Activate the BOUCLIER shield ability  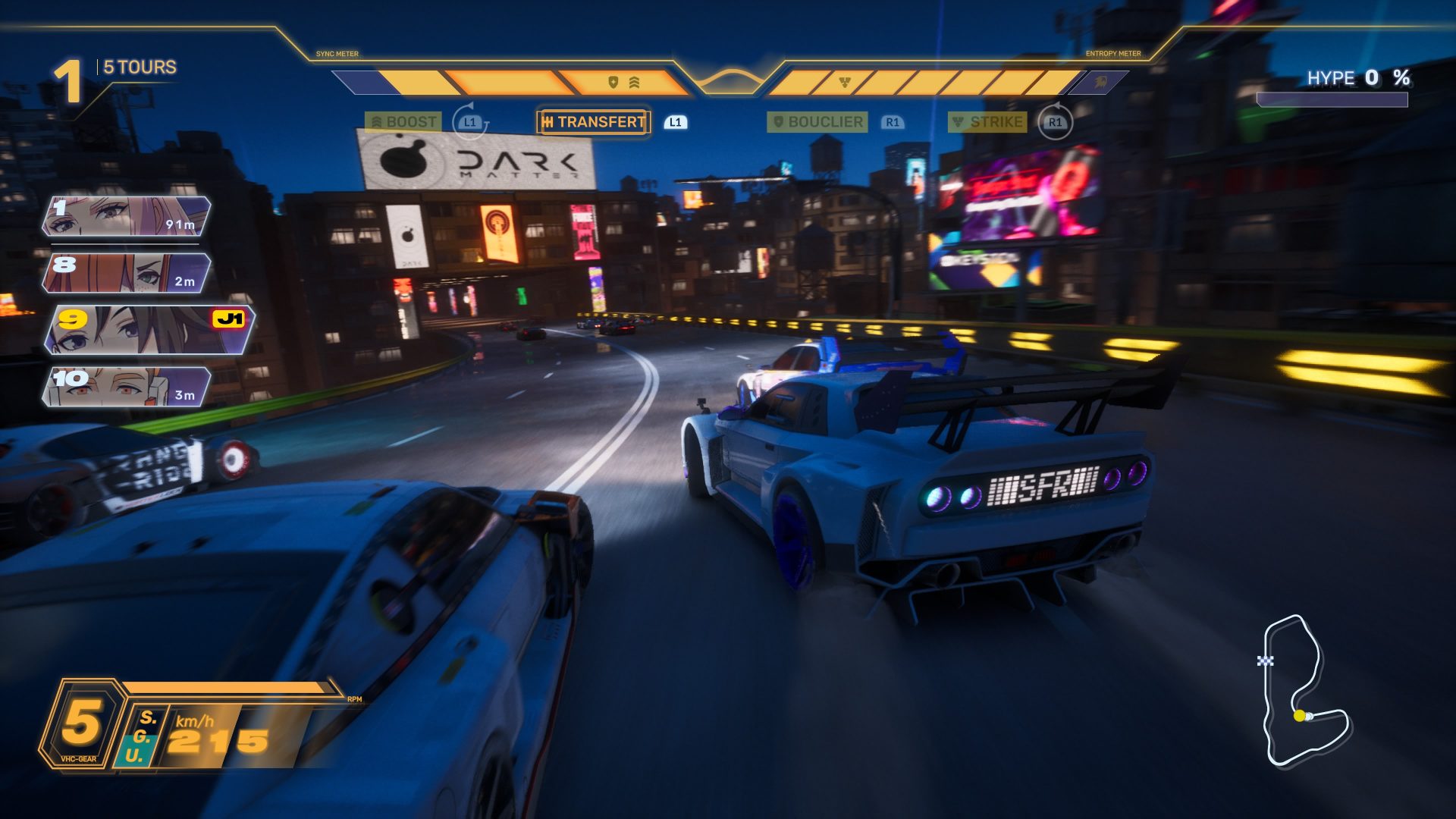(x=817, y=122)
